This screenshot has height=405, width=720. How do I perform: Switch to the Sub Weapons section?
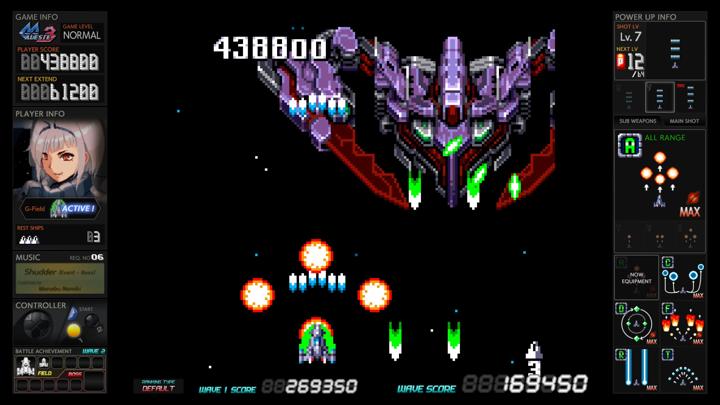(637, 120)
